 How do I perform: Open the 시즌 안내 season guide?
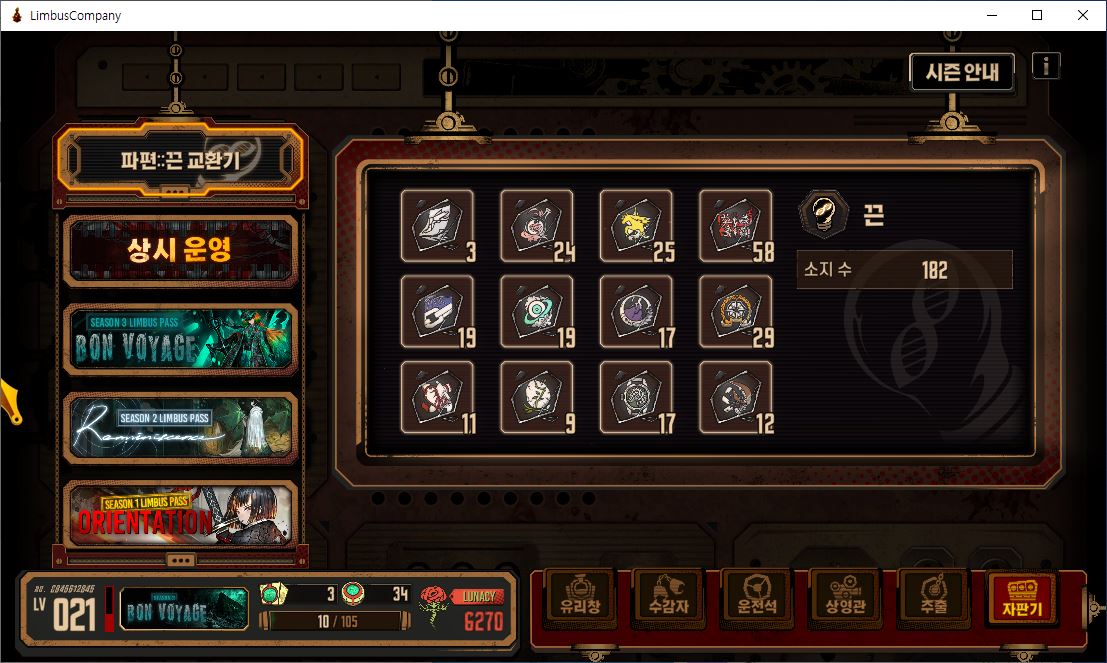961,72
